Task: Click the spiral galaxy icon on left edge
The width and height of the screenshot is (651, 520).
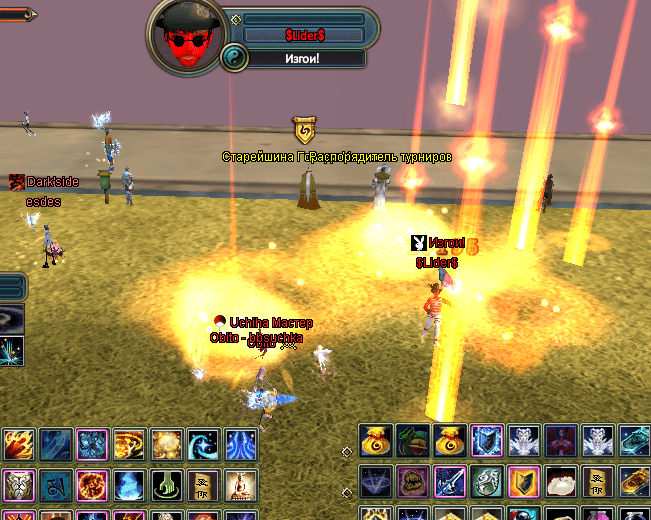Action: tap(12, 320)
